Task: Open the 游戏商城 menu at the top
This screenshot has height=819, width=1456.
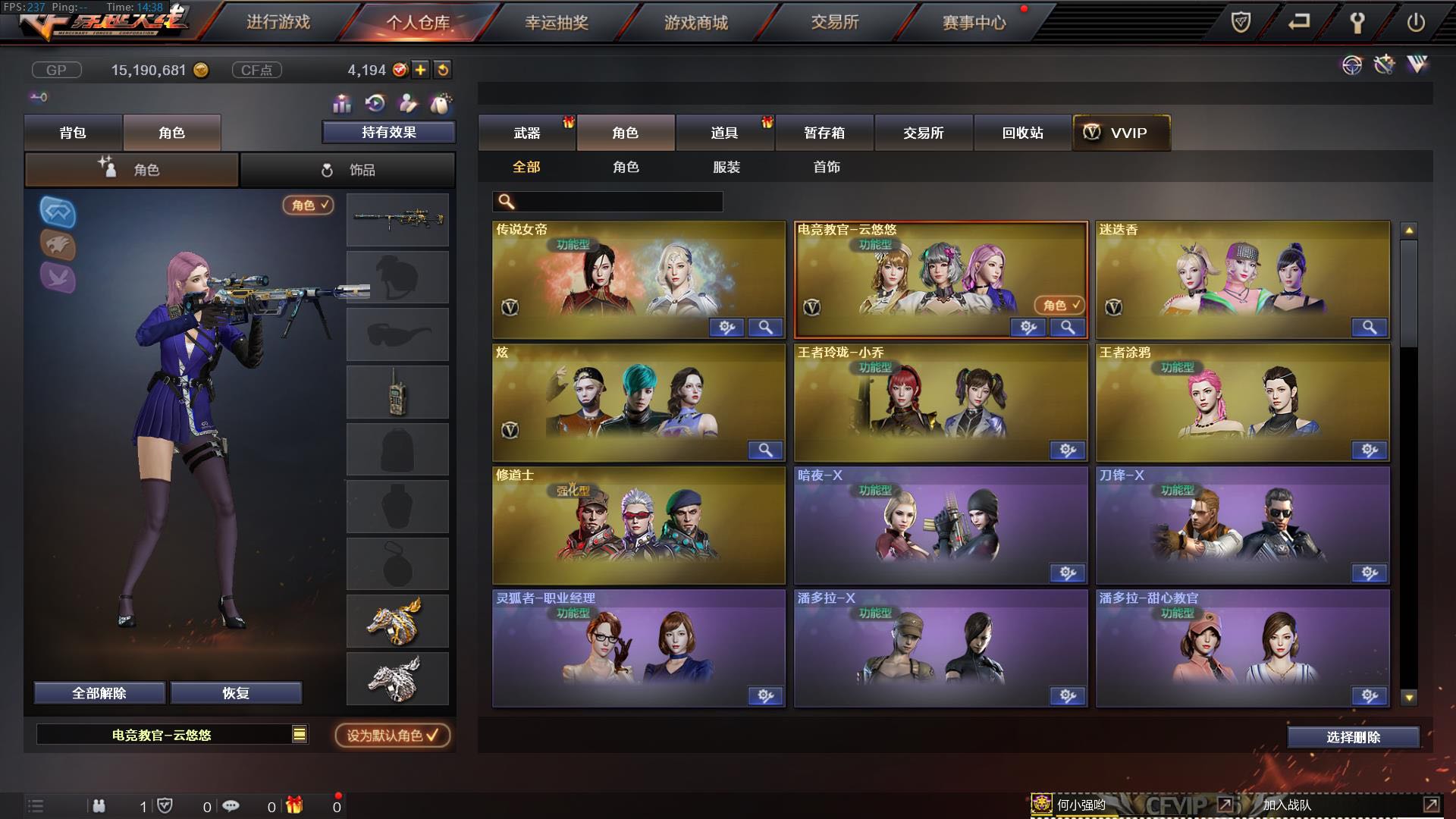Action: pos(696,23)
